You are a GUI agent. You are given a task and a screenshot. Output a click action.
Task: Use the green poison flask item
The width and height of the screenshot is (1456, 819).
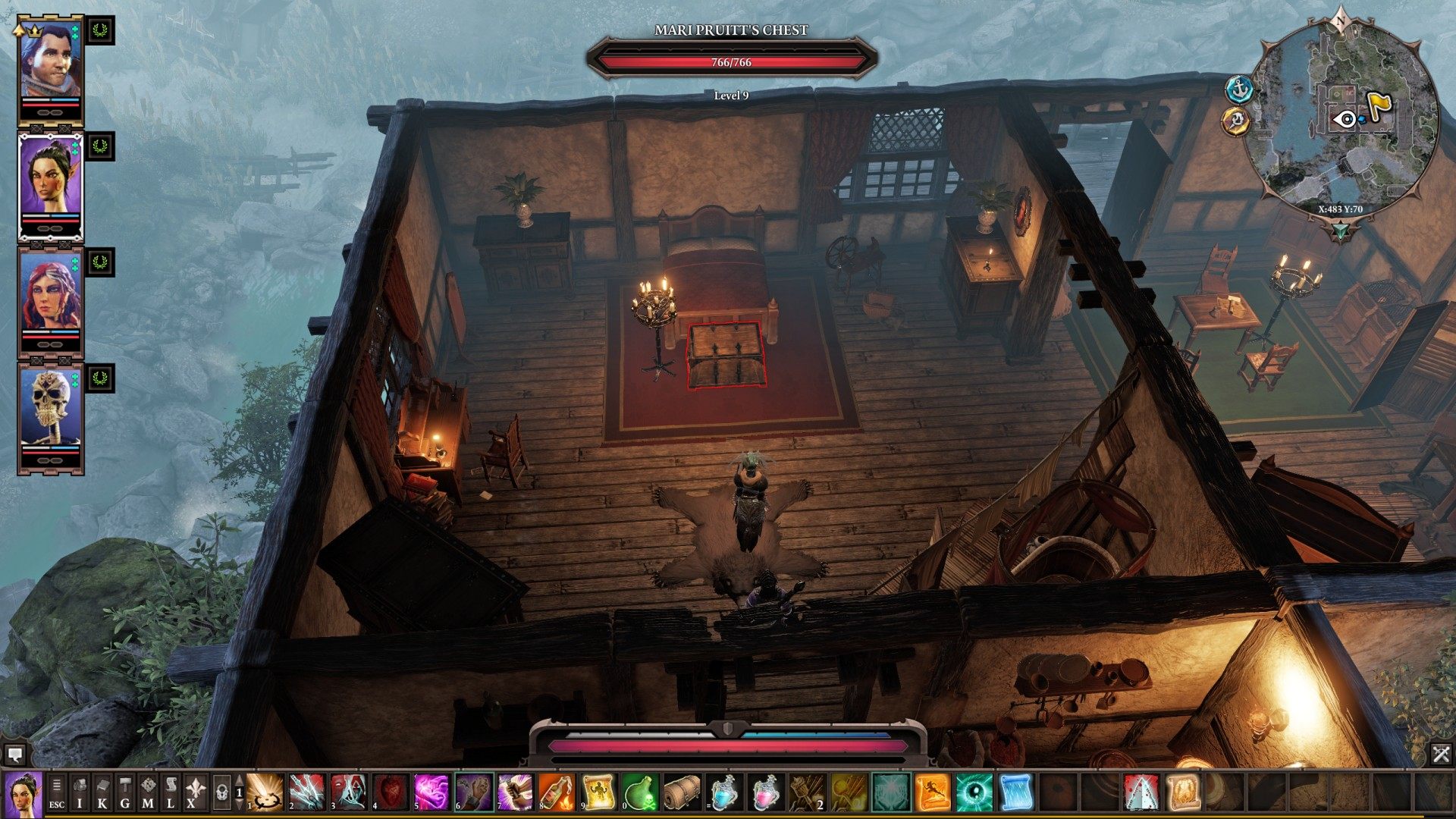coord(639,792)
